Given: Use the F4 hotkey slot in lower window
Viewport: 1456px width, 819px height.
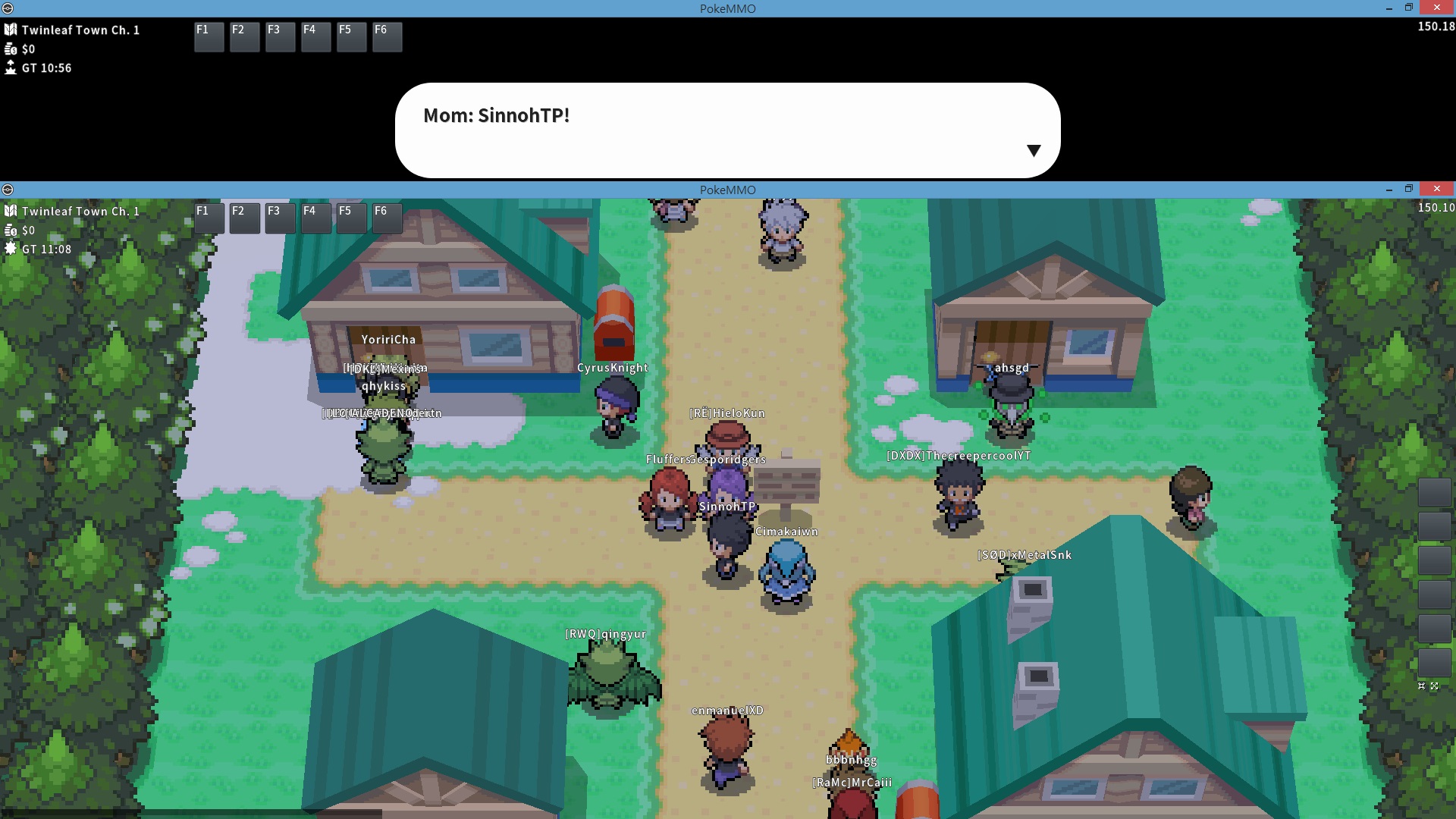Looking at the screenshot, I should point(315,218).
